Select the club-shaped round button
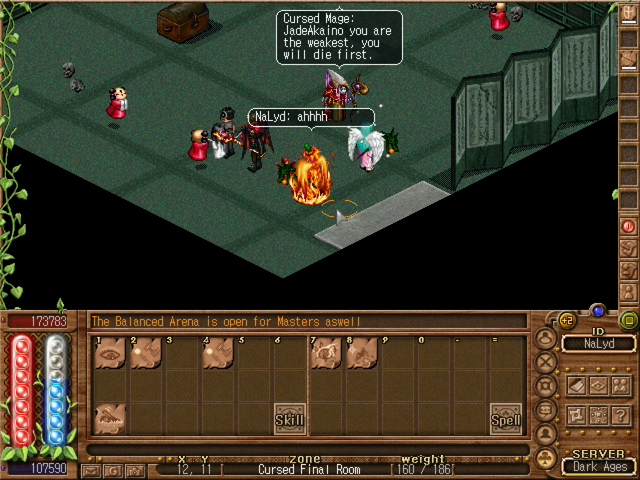This screenshot has height=480, width=640. pos(544,458)
